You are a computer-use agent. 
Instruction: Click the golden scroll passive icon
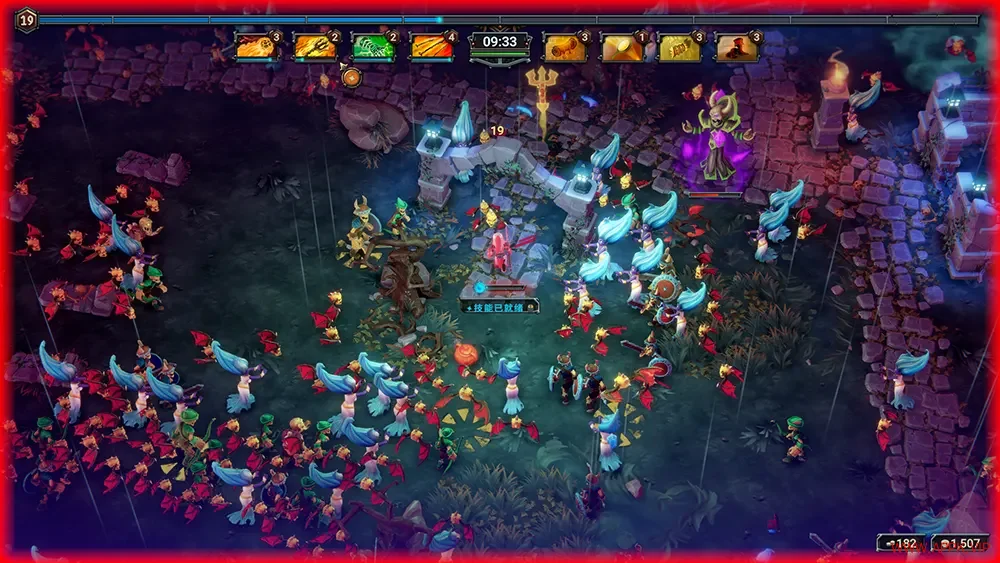point(564,46)
